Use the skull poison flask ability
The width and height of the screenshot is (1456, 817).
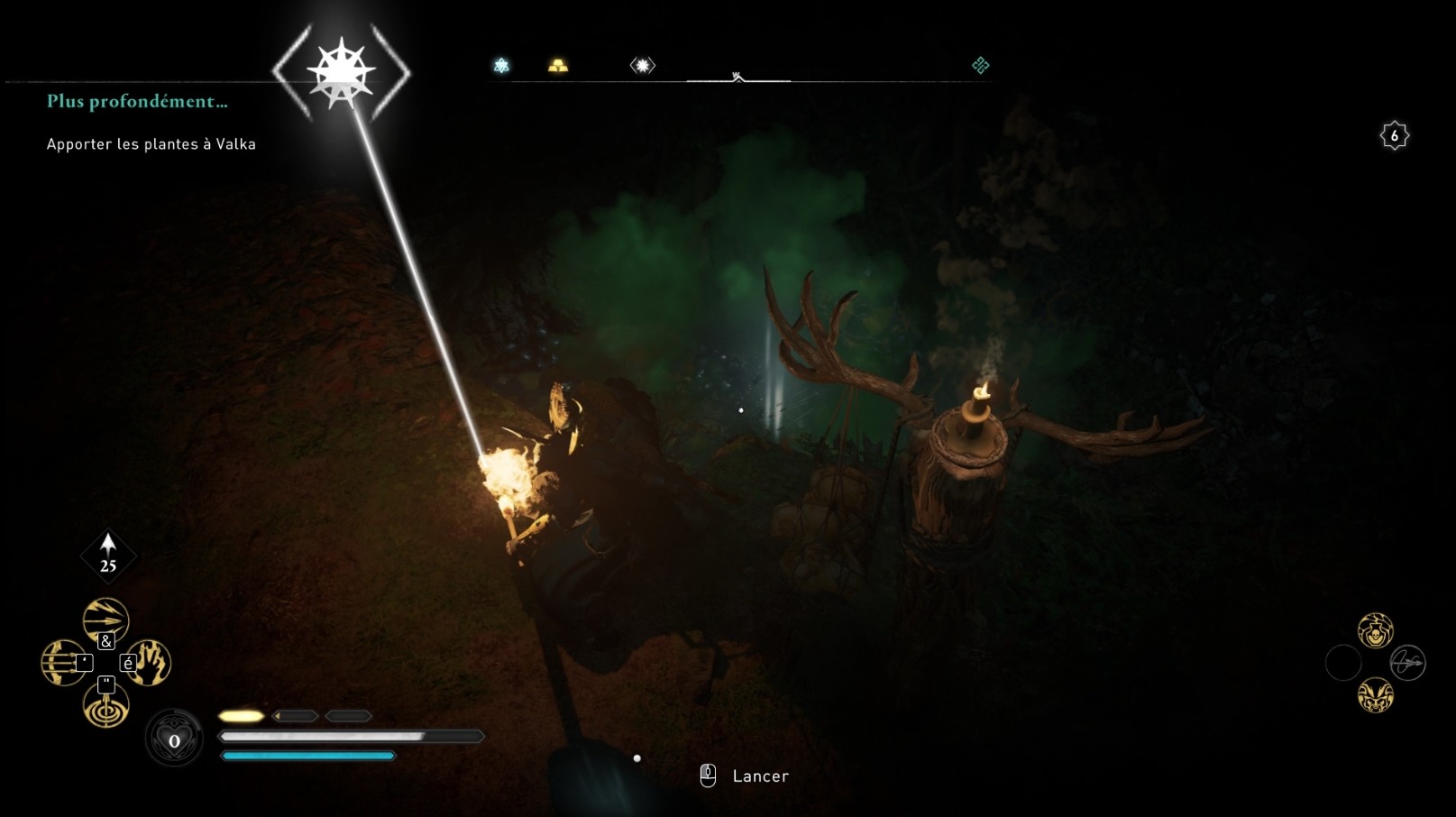pos(1375,630)
